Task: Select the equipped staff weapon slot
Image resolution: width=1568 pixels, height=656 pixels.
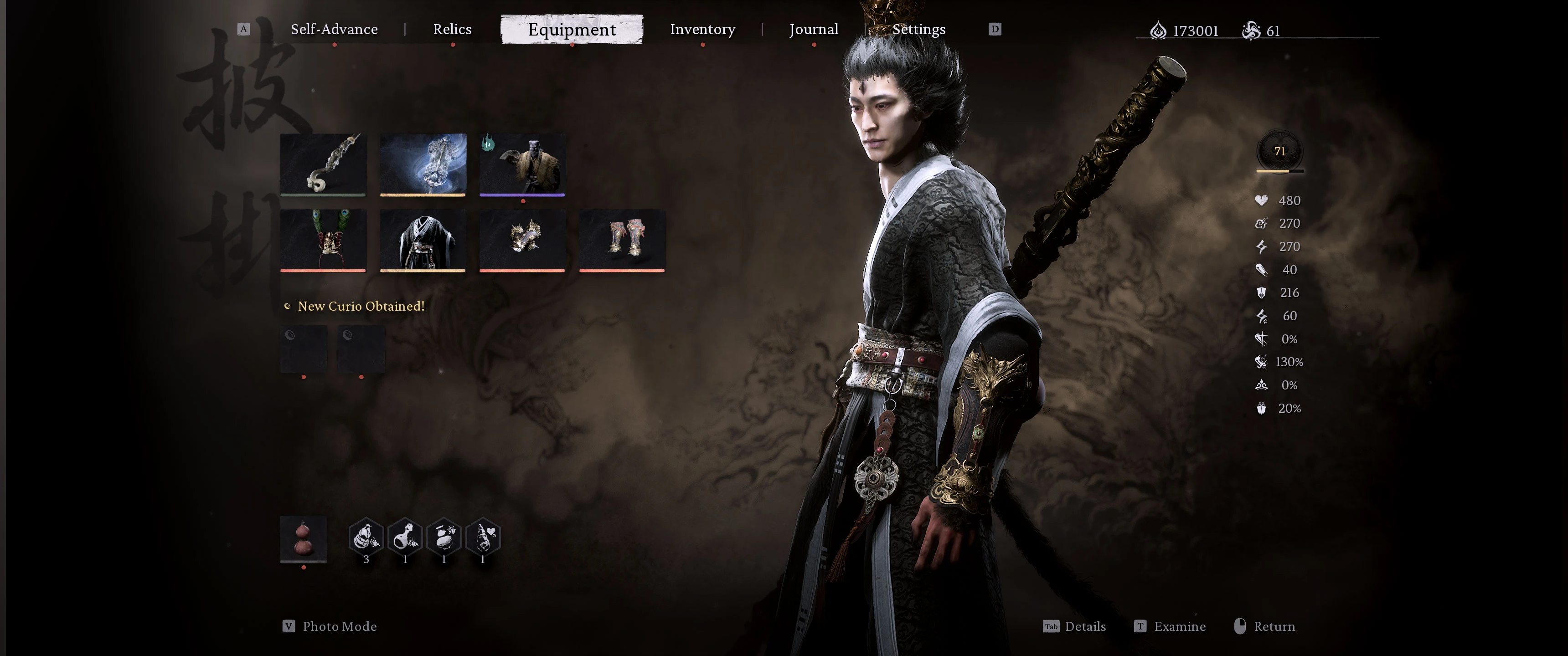Action: (x=323, y=164)
